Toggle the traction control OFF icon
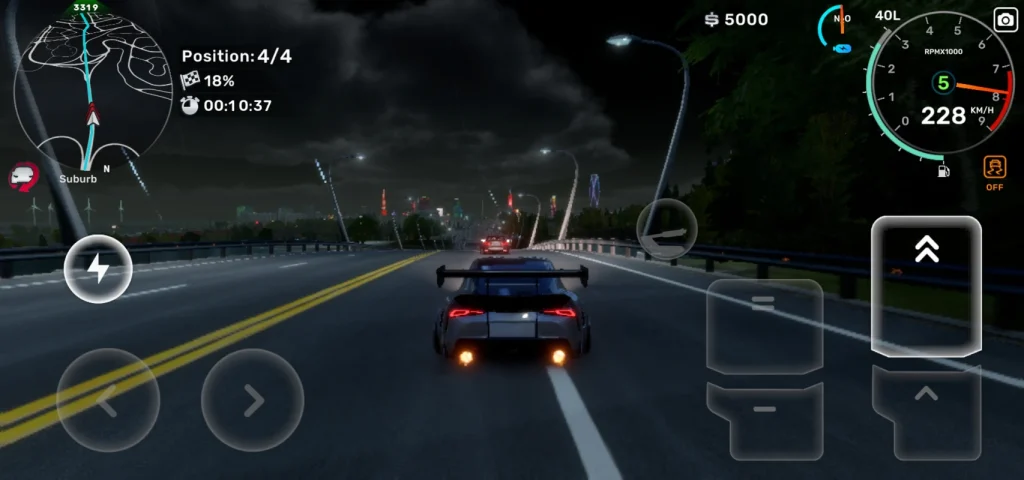Image resolution: width=1024 pixels, height=480 pixels. tap(994, 172)
